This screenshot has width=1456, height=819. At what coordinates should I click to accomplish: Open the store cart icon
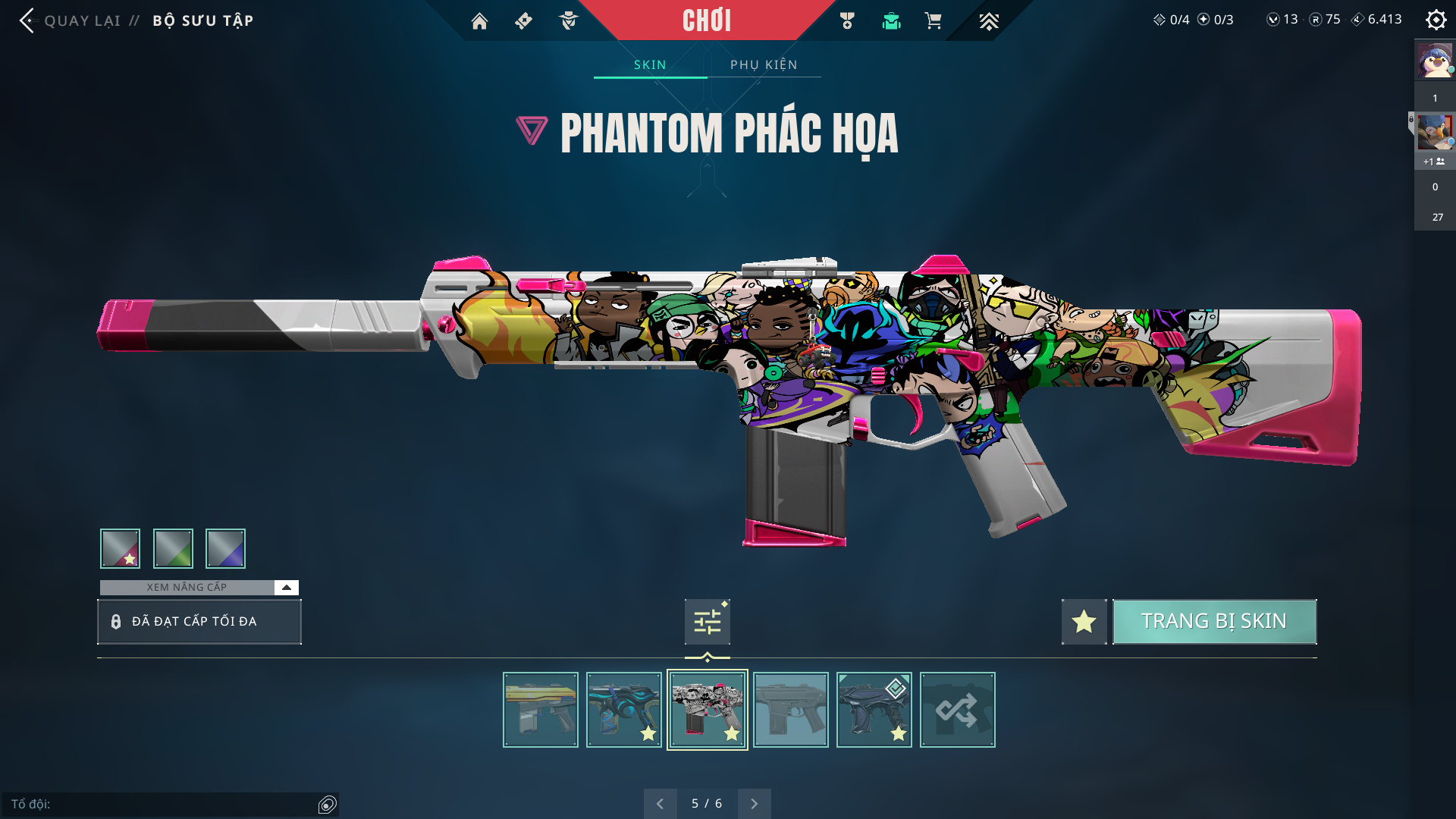click(933, 21)
